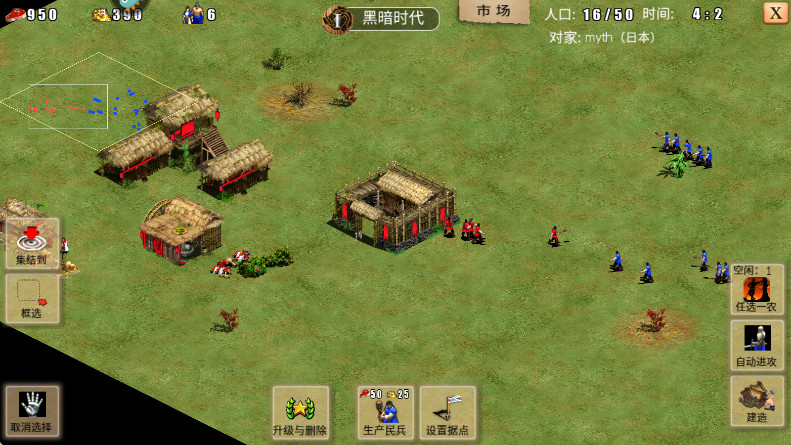Open 升级与删除 upgrade and delete
The image size is (791, 445).
point(300,412)
